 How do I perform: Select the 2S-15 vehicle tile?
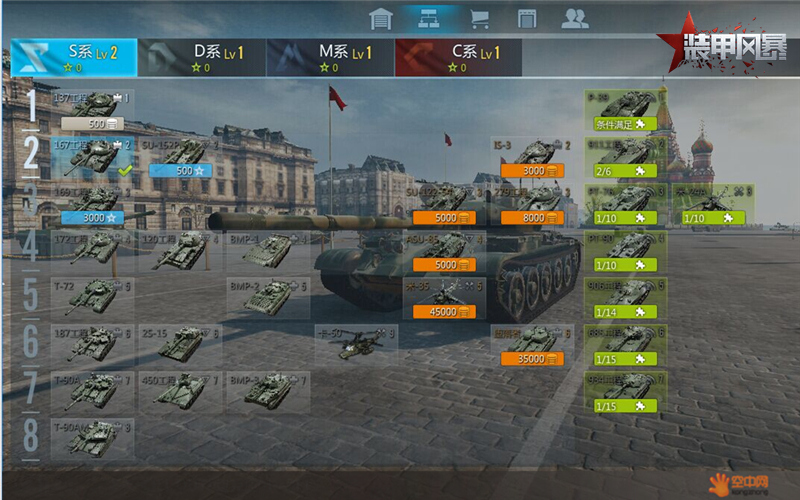click(x=182, y=343)
